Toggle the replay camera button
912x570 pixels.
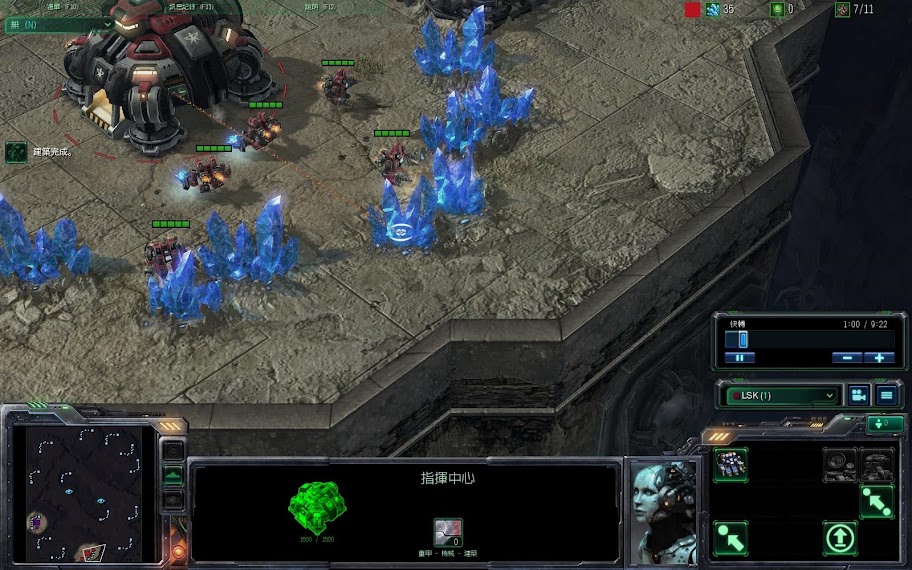(x=858, y=395)
